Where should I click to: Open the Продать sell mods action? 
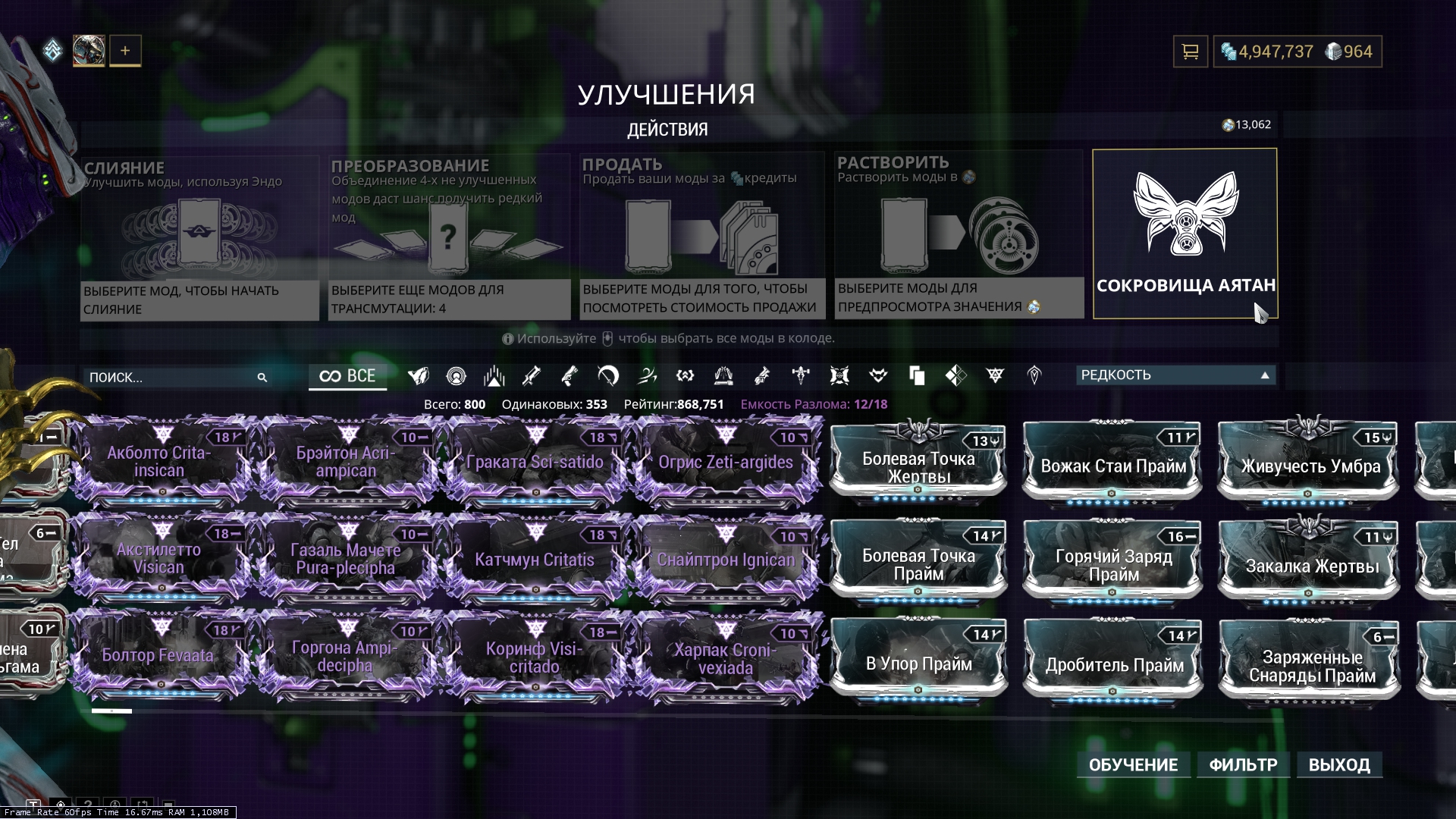[701, 235]
